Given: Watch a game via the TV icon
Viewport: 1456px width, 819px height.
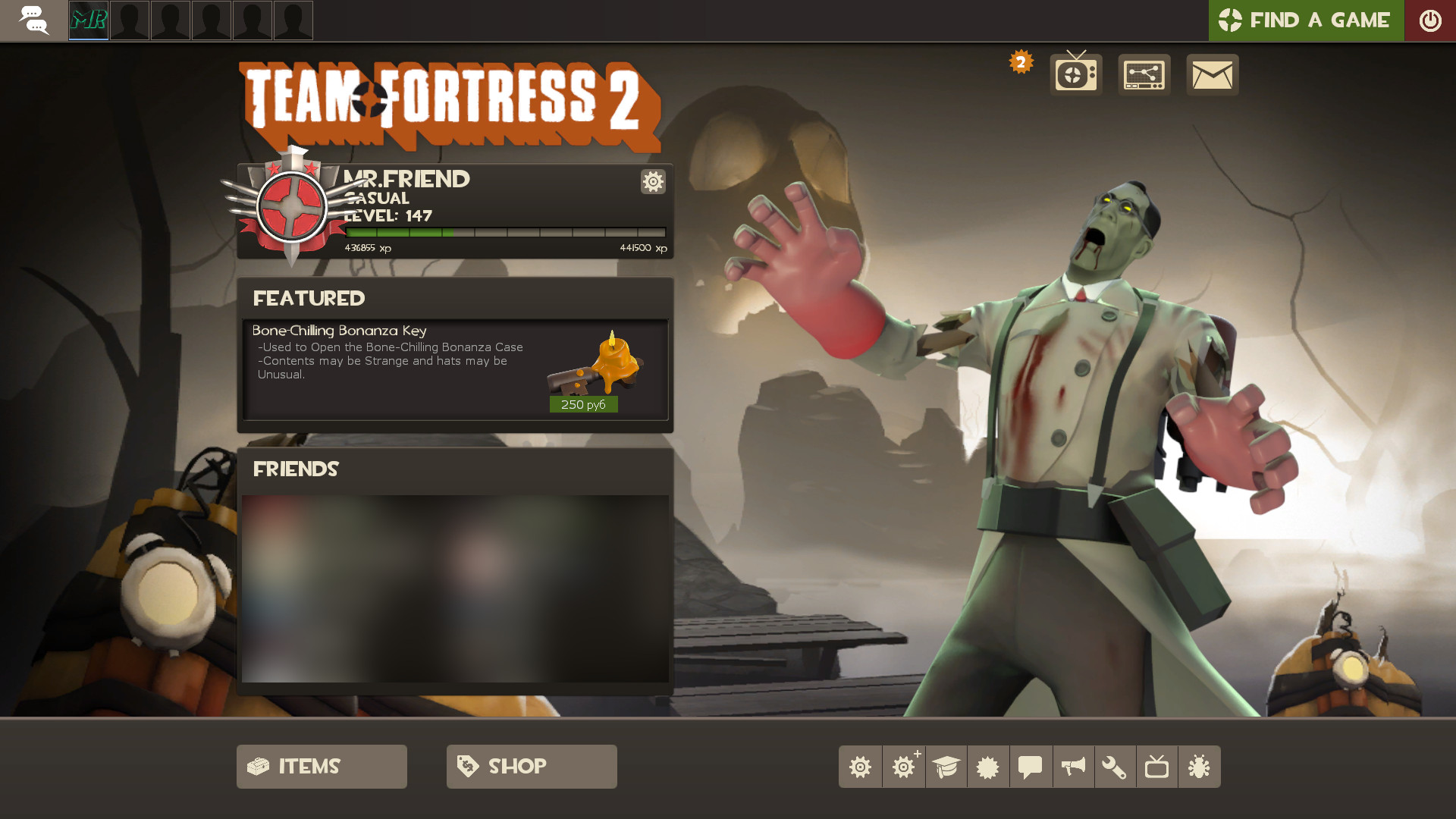Looking at the screenshot, I should [1158, 766].
